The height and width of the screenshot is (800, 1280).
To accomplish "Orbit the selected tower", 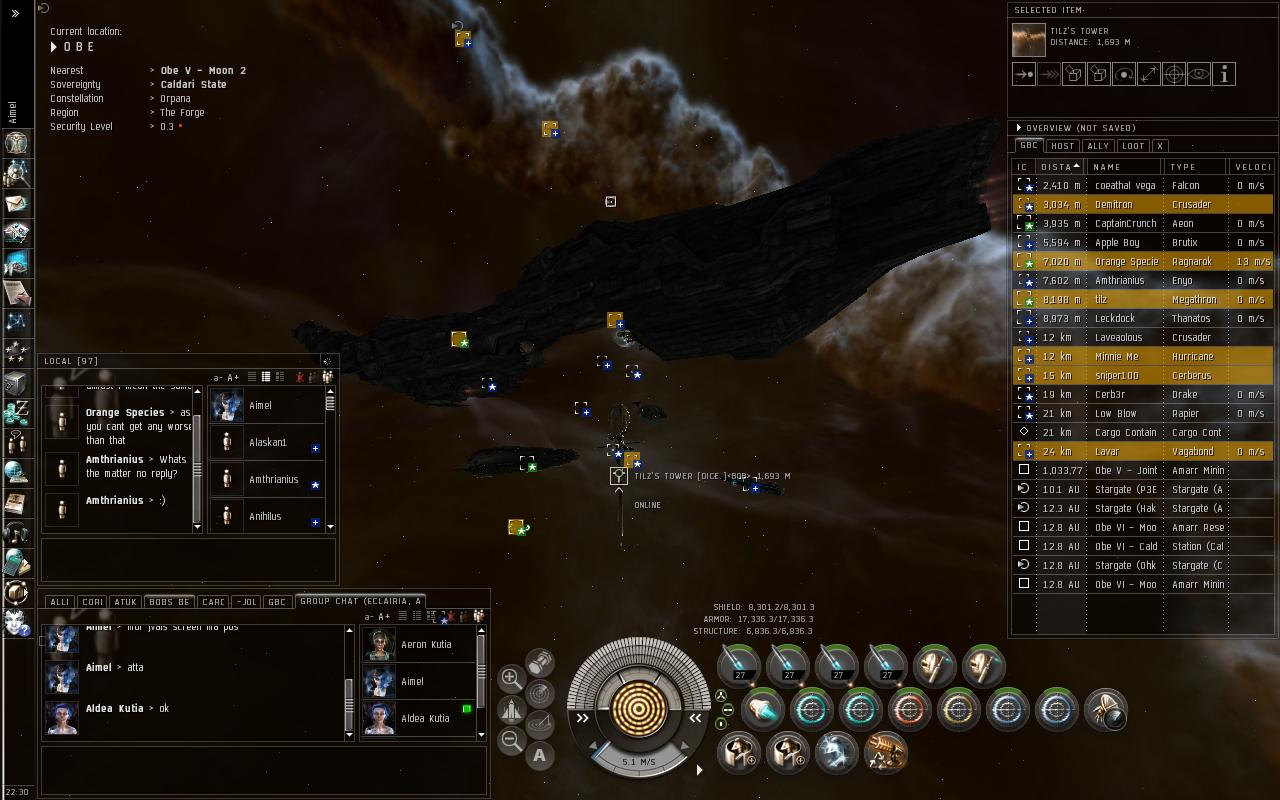I will pyautogui.click(x=1124, y=74).
